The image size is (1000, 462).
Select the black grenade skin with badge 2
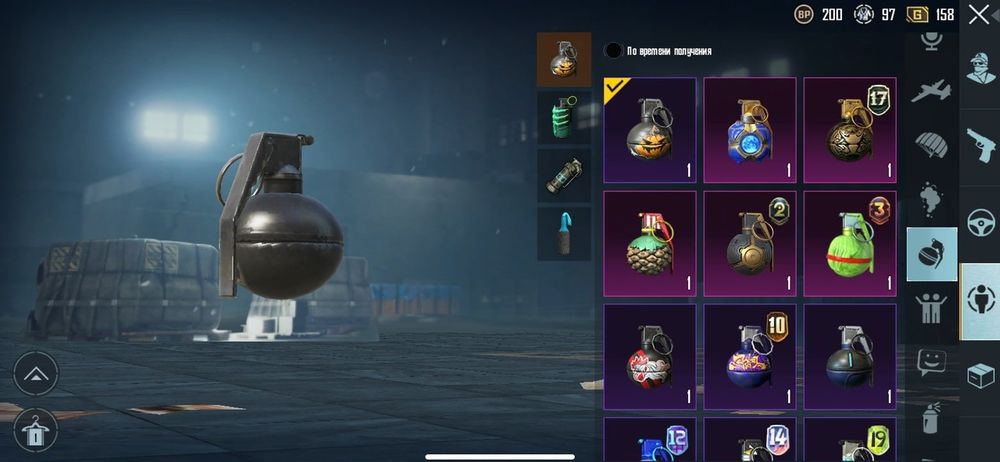pos(750,244)
